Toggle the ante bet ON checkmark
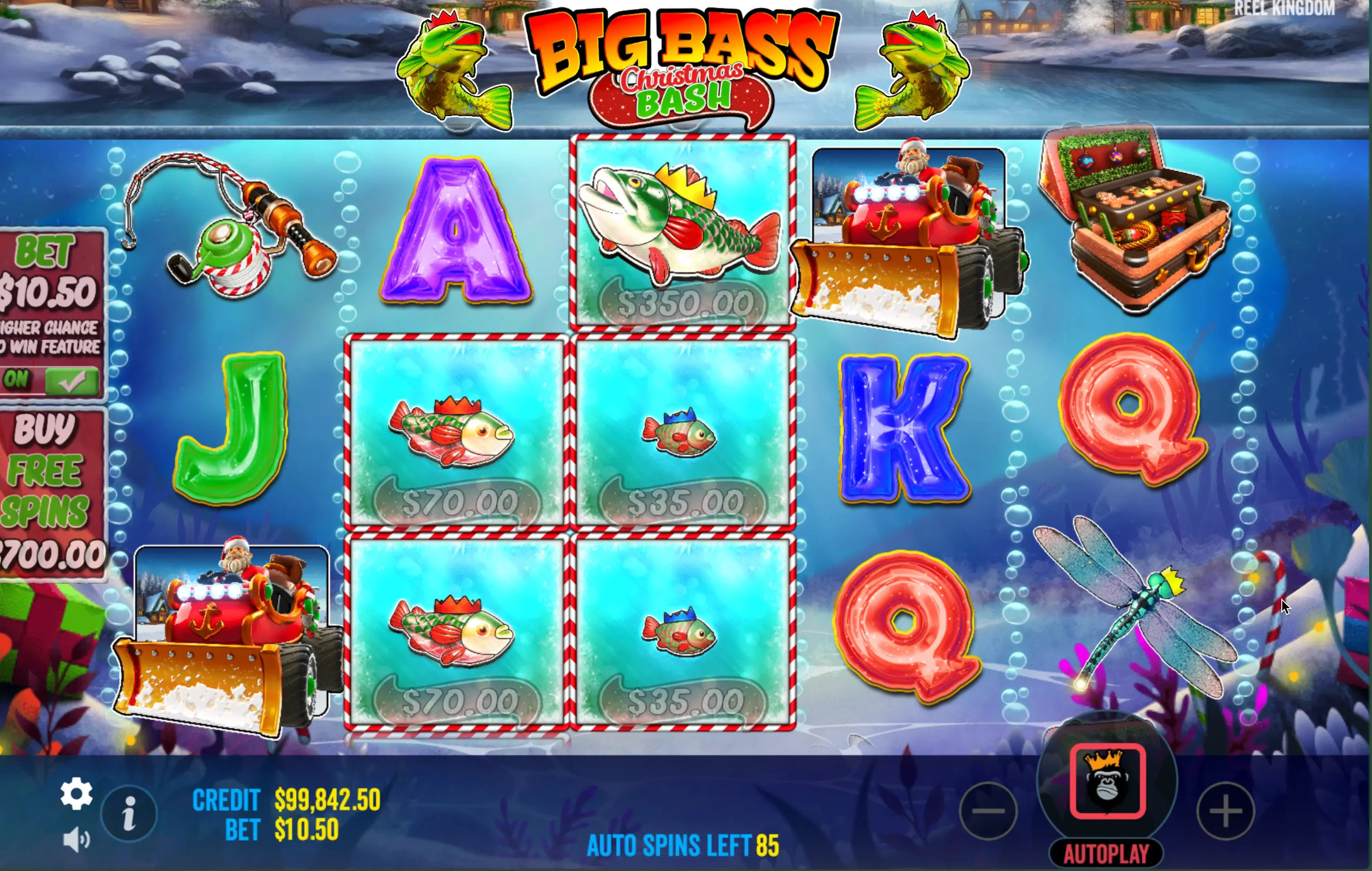Viewport: 1372px width, 871px height. pyautogui.click(x=71, y=381)
